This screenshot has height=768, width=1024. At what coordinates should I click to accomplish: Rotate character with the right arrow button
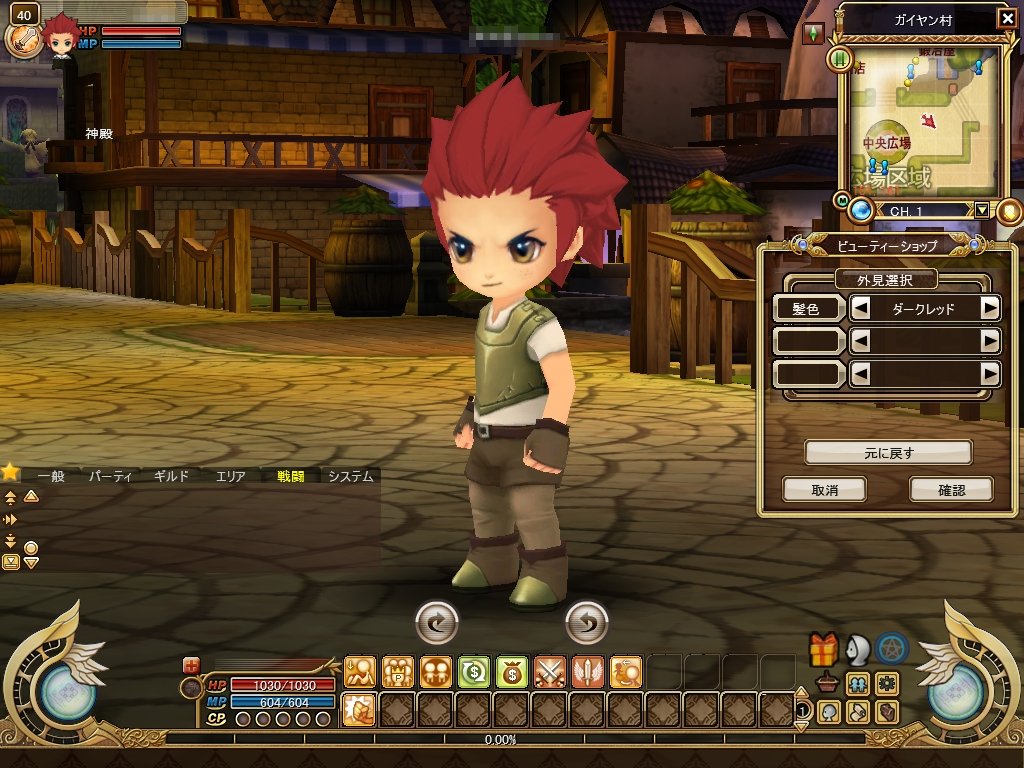click(x=587, y=623)
